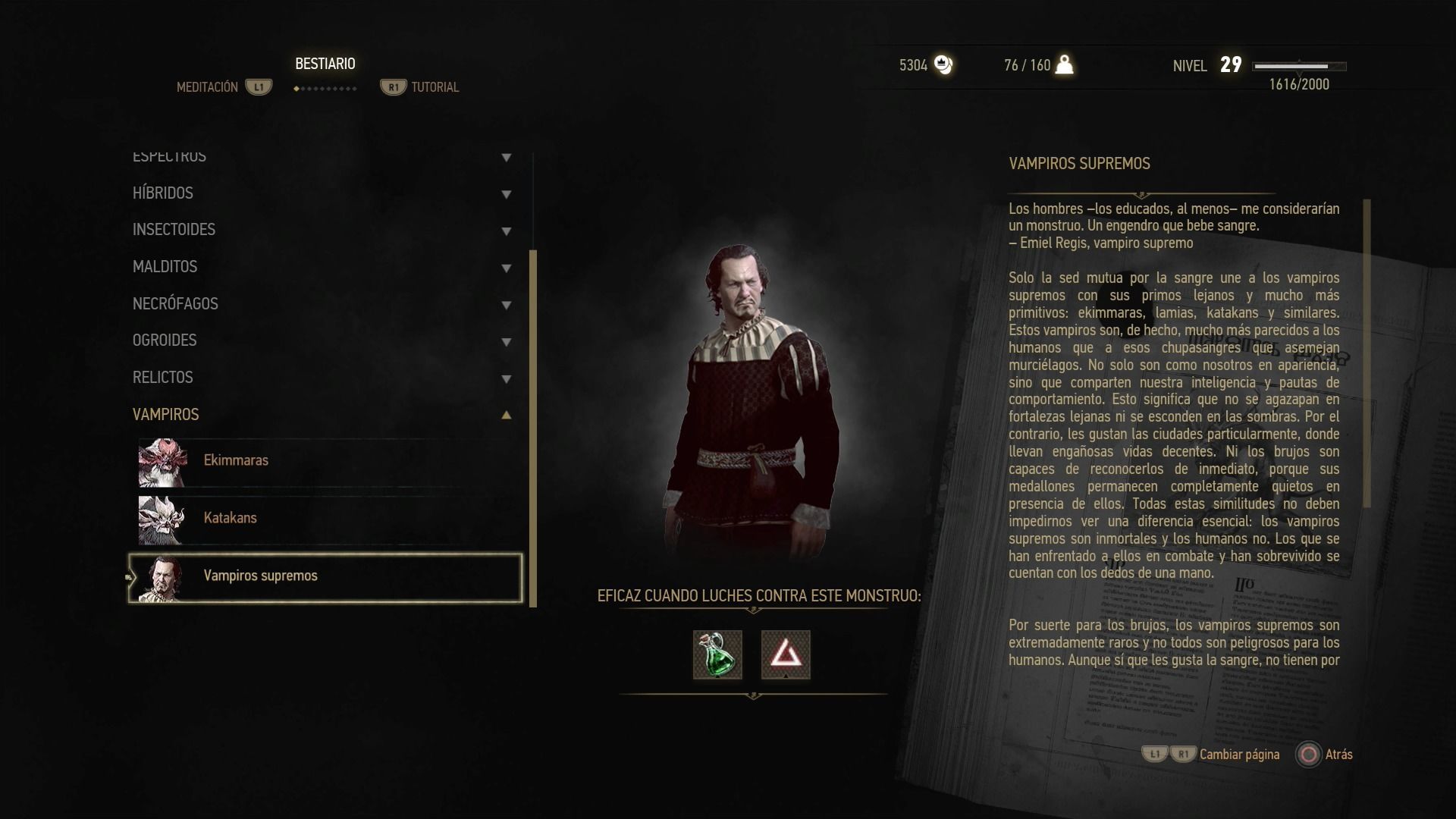Expand the Malditos monster list
The width and height of the screenshot is (1456, 819).
click(x=165, y=267)
